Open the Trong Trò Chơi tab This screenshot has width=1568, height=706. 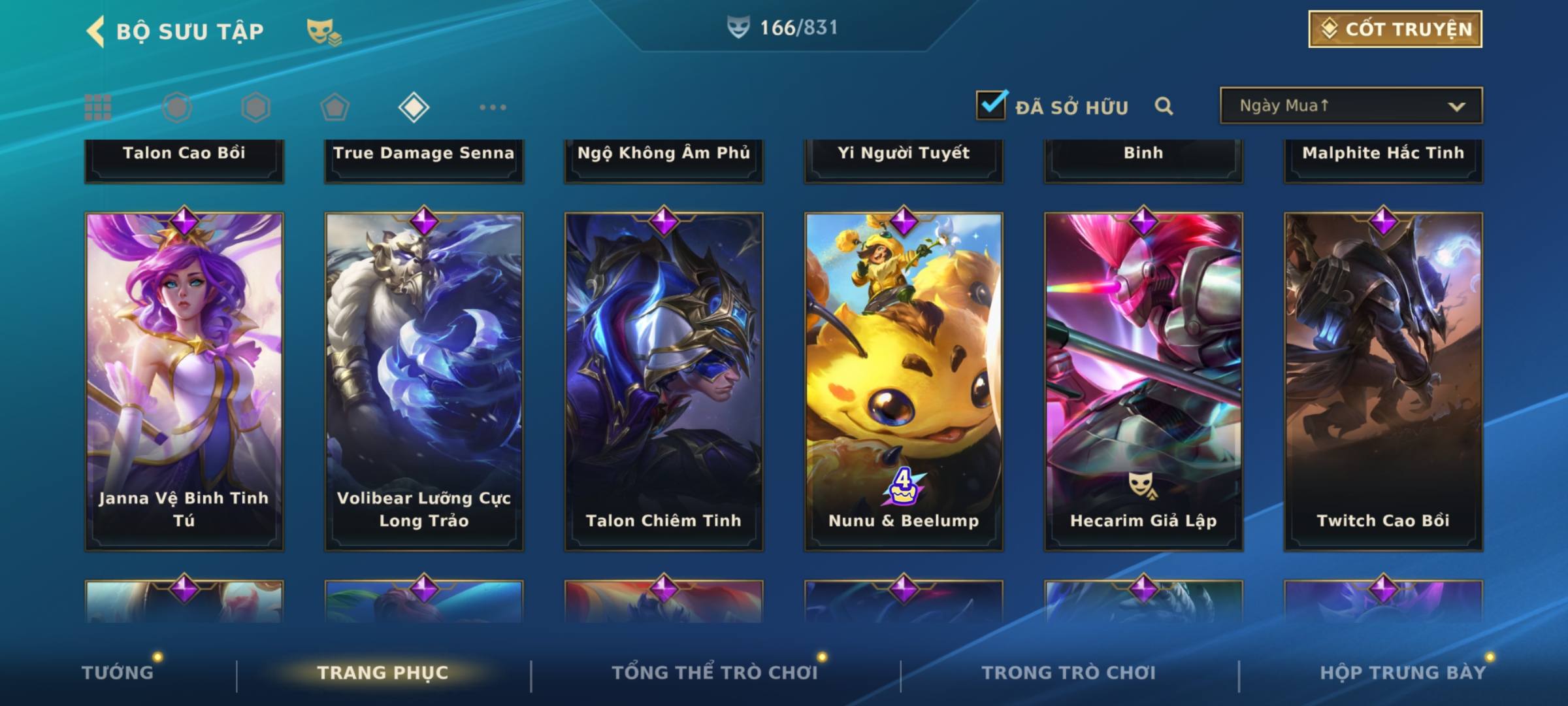point(1069,673)
